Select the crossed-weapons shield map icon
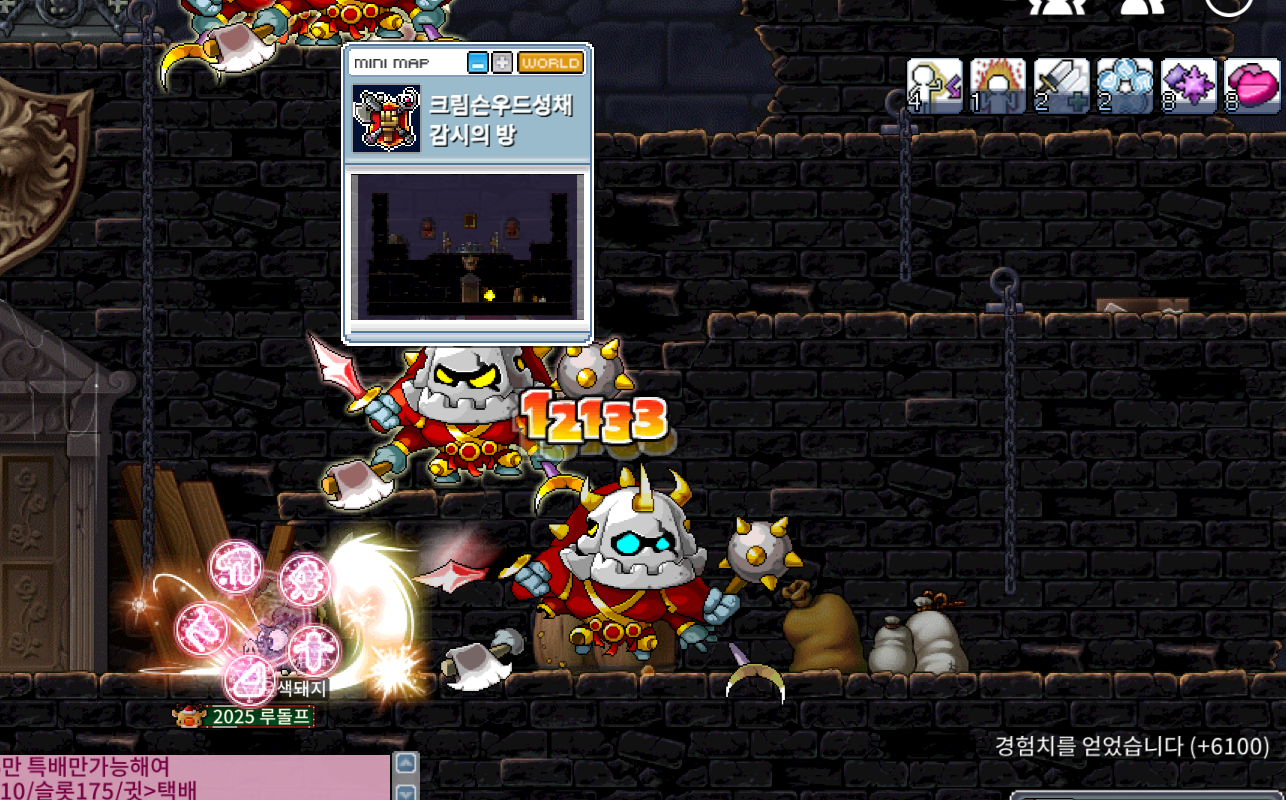Screen dimensions: 1286x800 [x=386, y=119]
